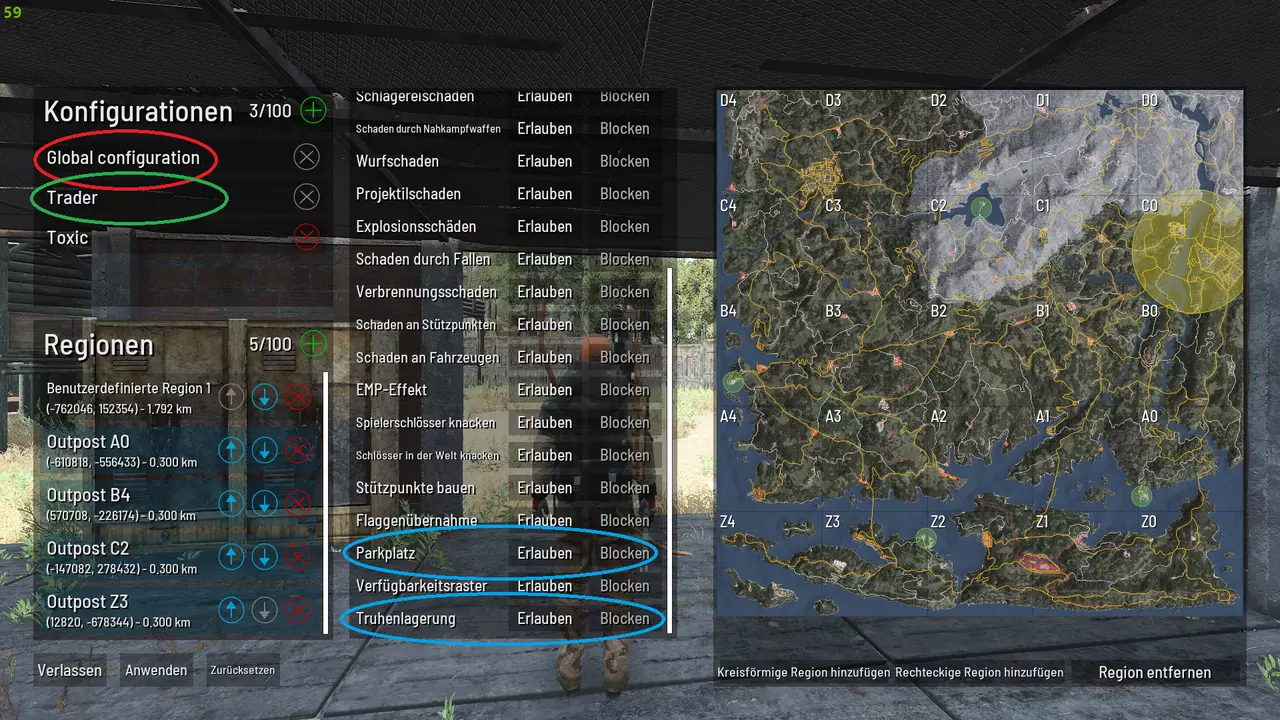
Task: Add a new configuration with the green plus
Action: click(313, 110)
